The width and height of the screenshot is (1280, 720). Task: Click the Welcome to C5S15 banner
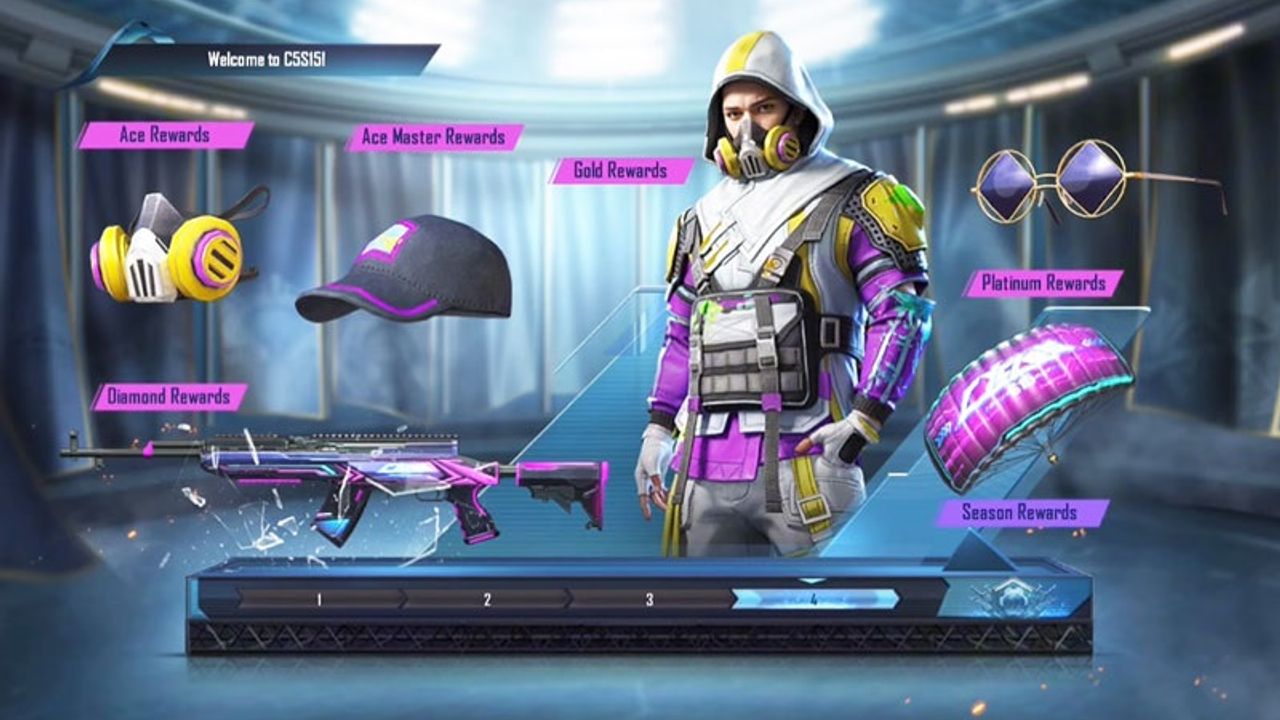(x=267, y=59)
